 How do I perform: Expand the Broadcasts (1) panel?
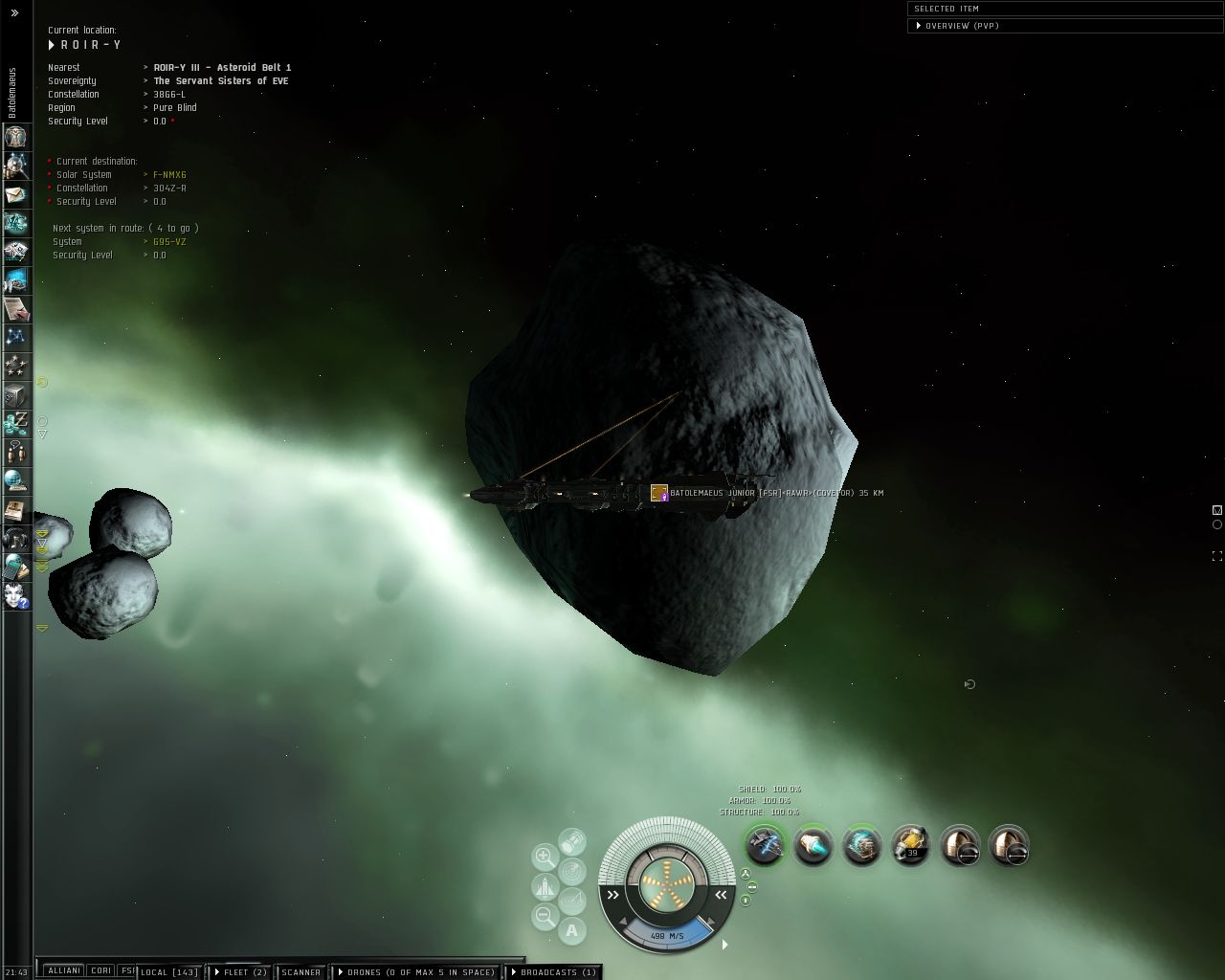click(553, 972)
